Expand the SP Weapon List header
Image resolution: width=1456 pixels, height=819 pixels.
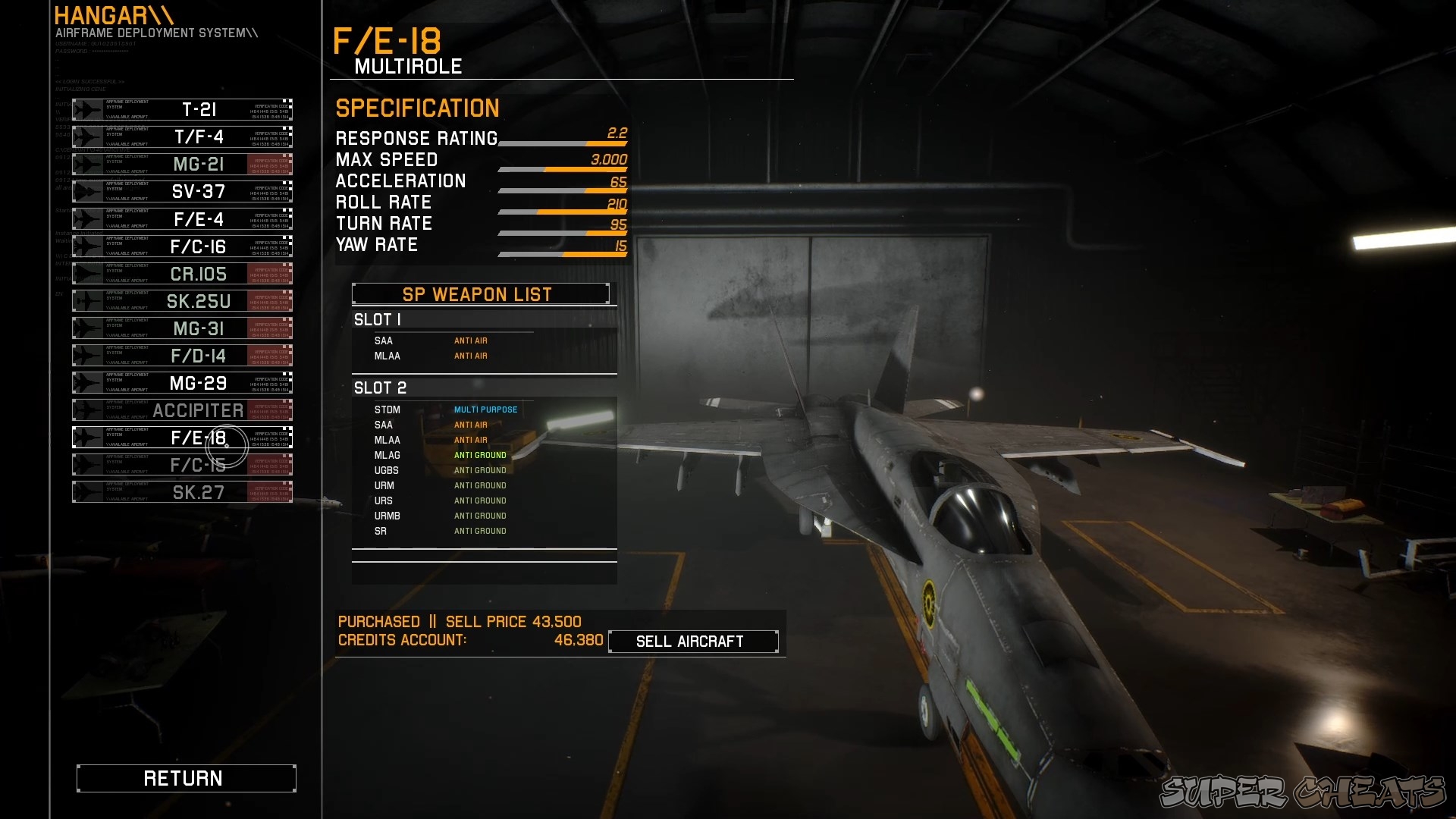pos(478,294)
